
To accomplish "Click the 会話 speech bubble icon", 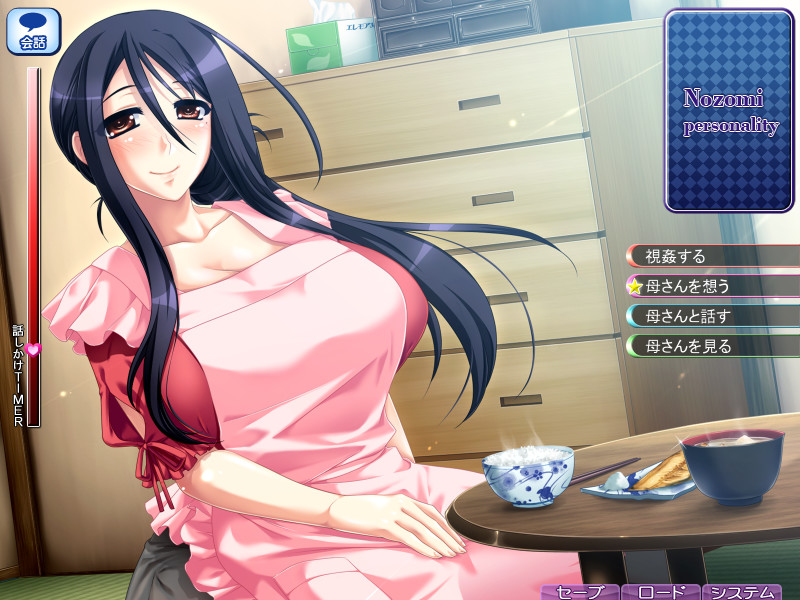I will click(x=33, y=32).
